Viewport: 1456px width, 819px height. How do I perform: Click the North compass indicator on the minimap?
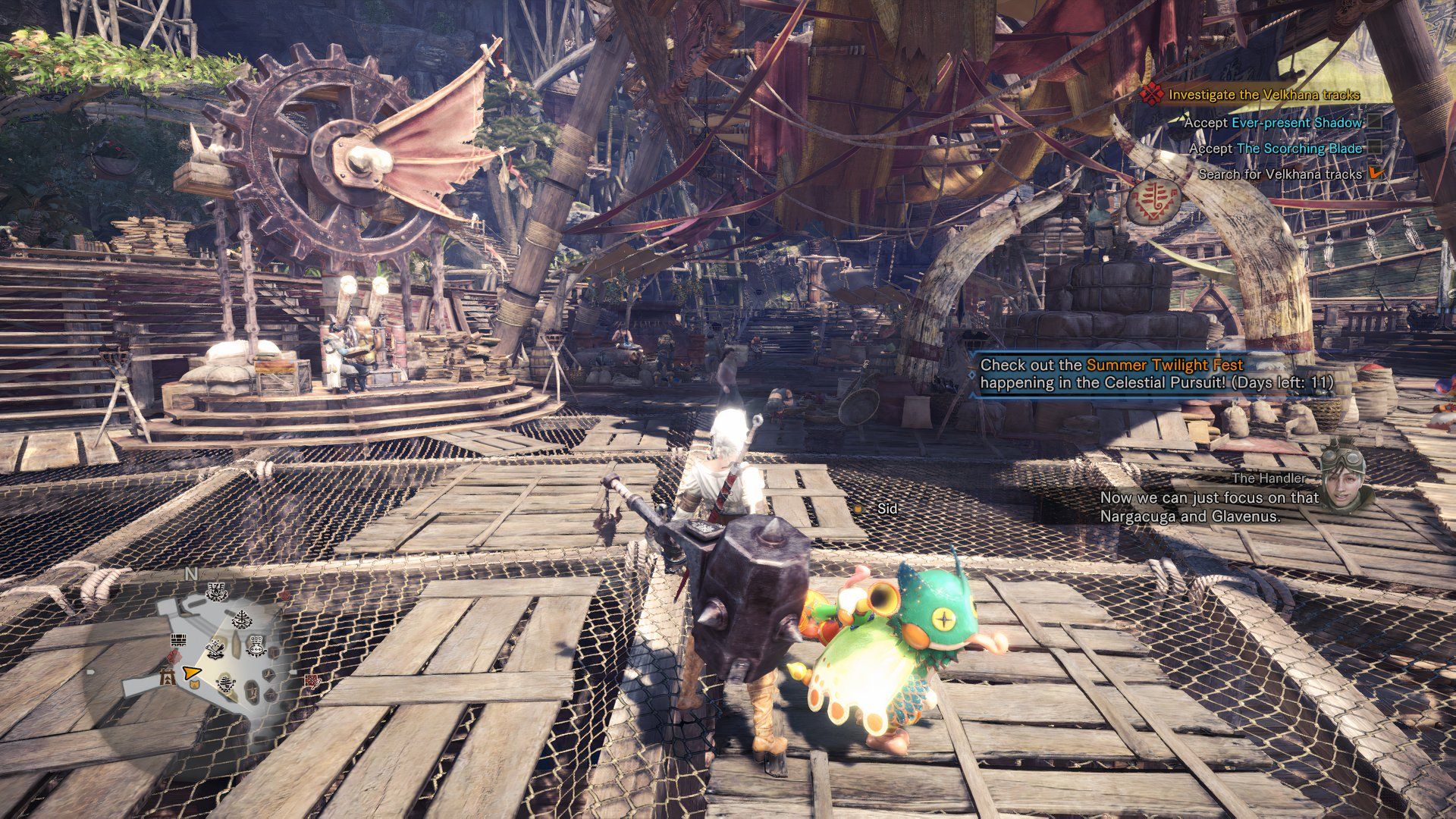(x=190, y=574)
